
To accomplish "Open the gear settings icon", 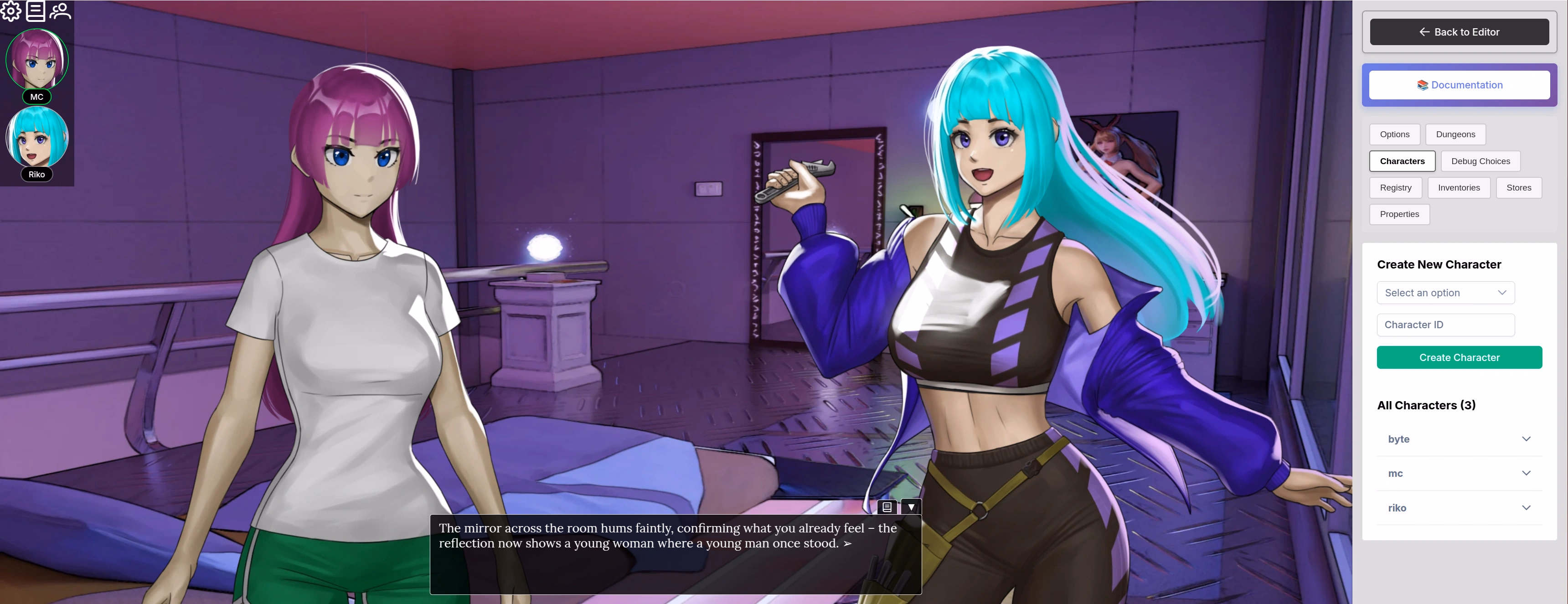I will point(11,11).
